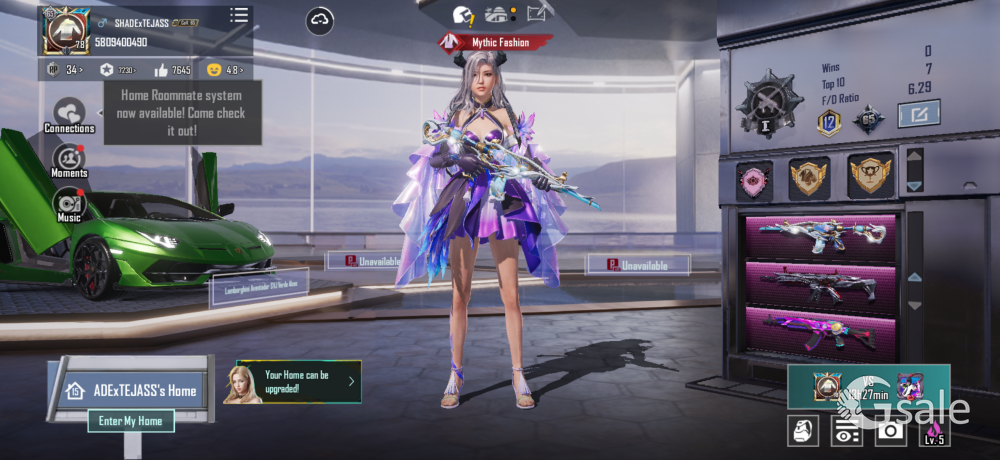This screenshot has width=1000, height=460.
Task: Switch to the home building tab
Action: click(x=497, y=14)
